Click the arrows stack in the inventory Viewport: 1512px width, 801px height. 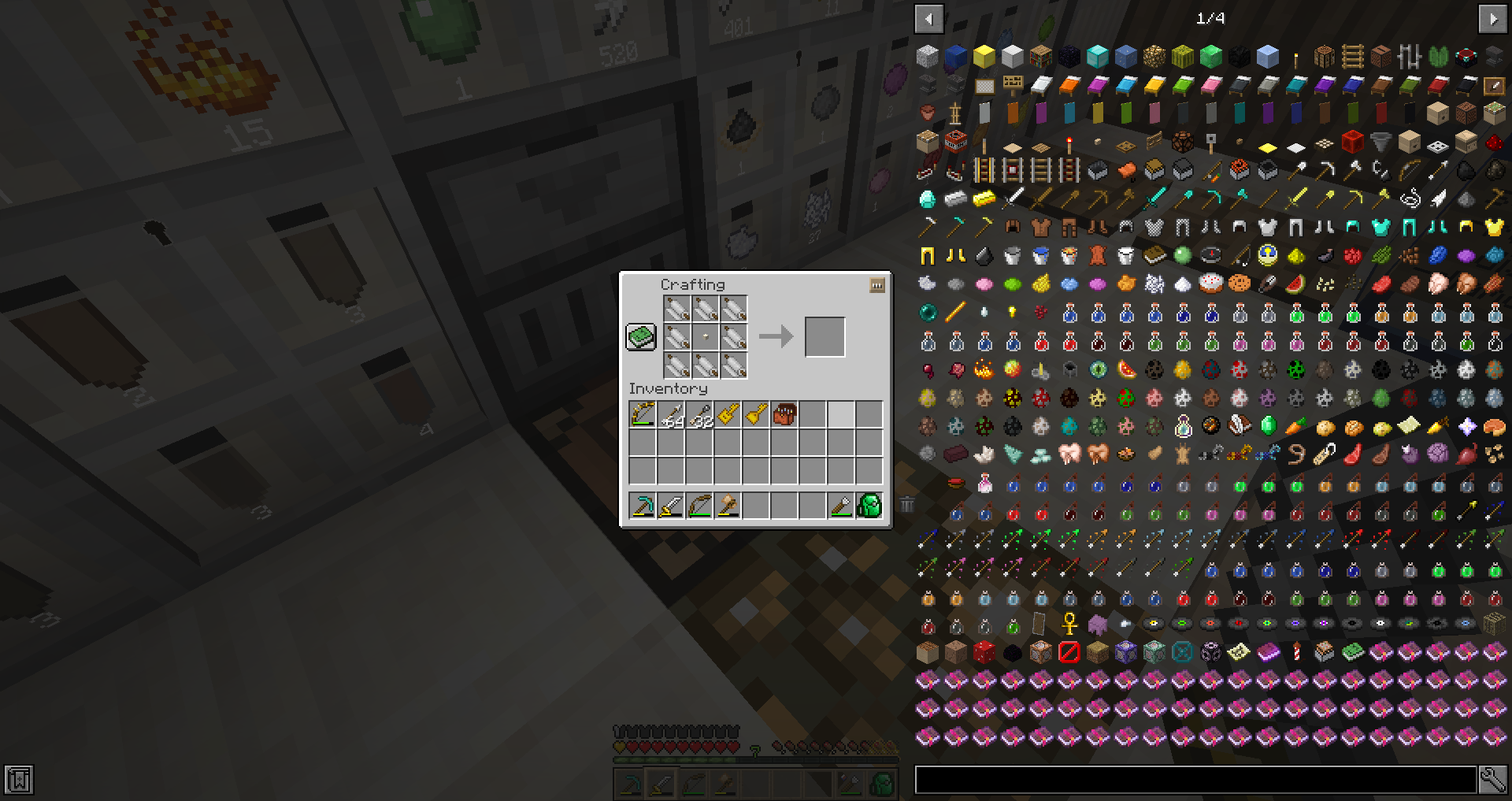(671, 414)
